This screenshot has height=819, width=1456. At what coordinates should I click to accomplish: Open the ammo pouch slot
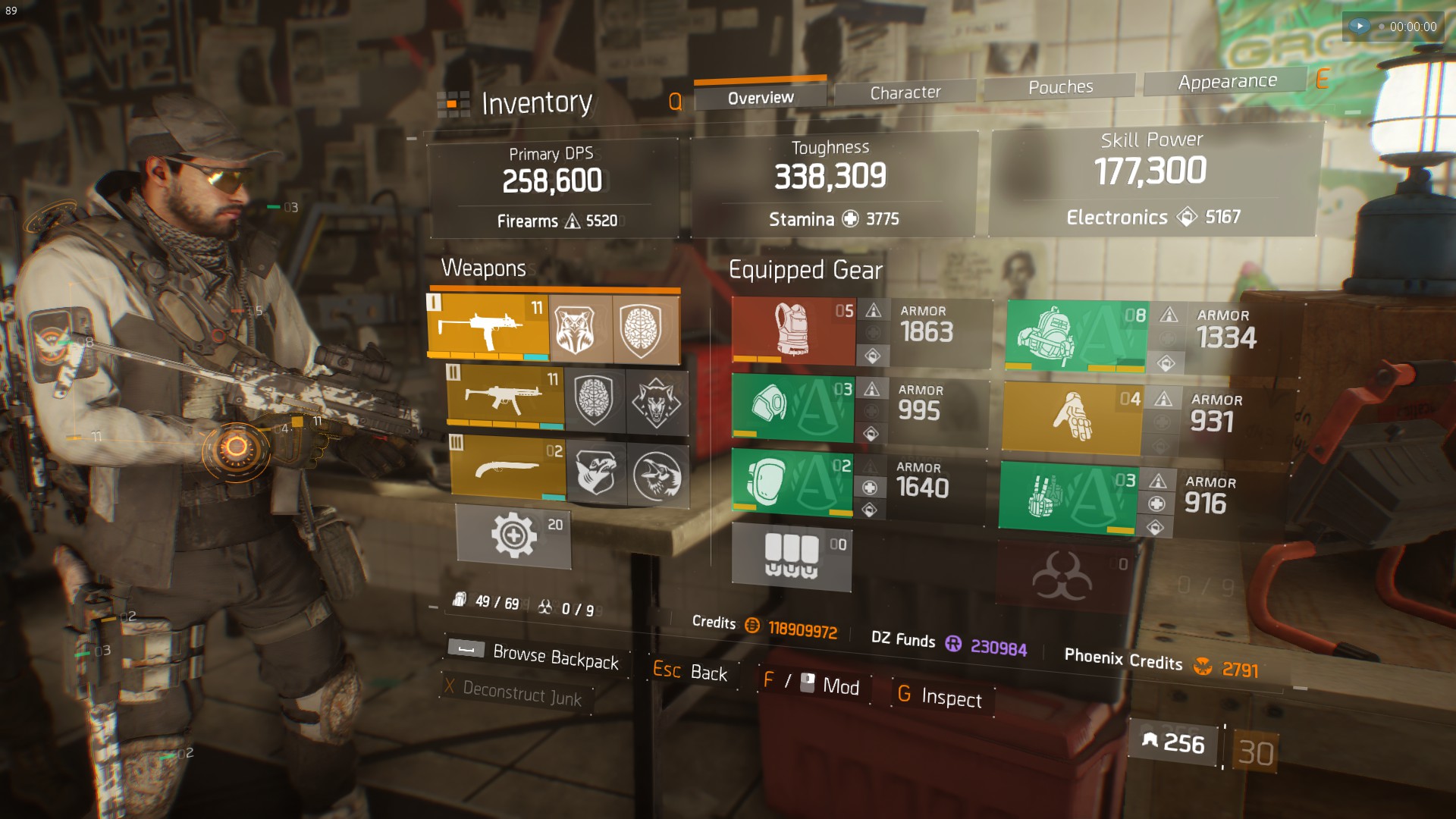click(792, 557)
